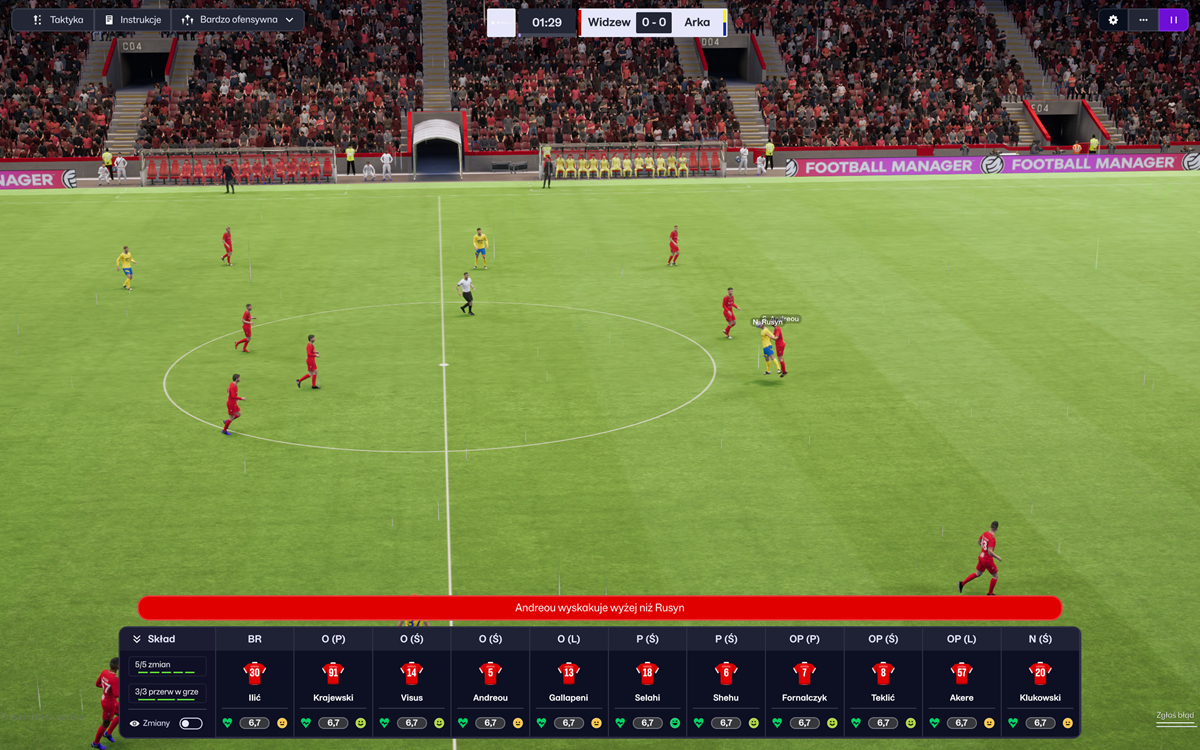Select Fornalczyk's player card
This screenshot has height=750, width=1200.
804,683
